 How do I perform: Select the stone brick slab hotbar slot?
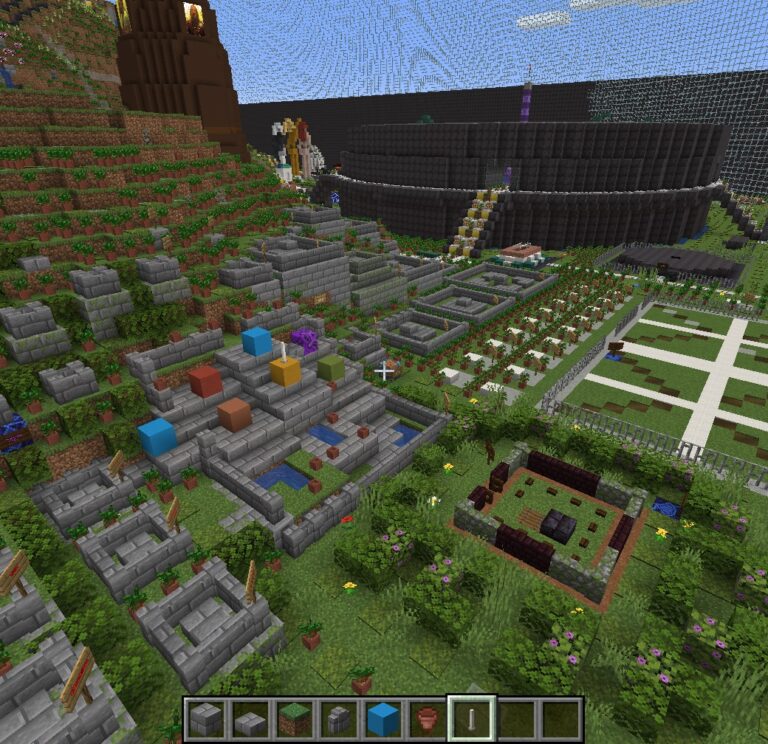(250, 718)
